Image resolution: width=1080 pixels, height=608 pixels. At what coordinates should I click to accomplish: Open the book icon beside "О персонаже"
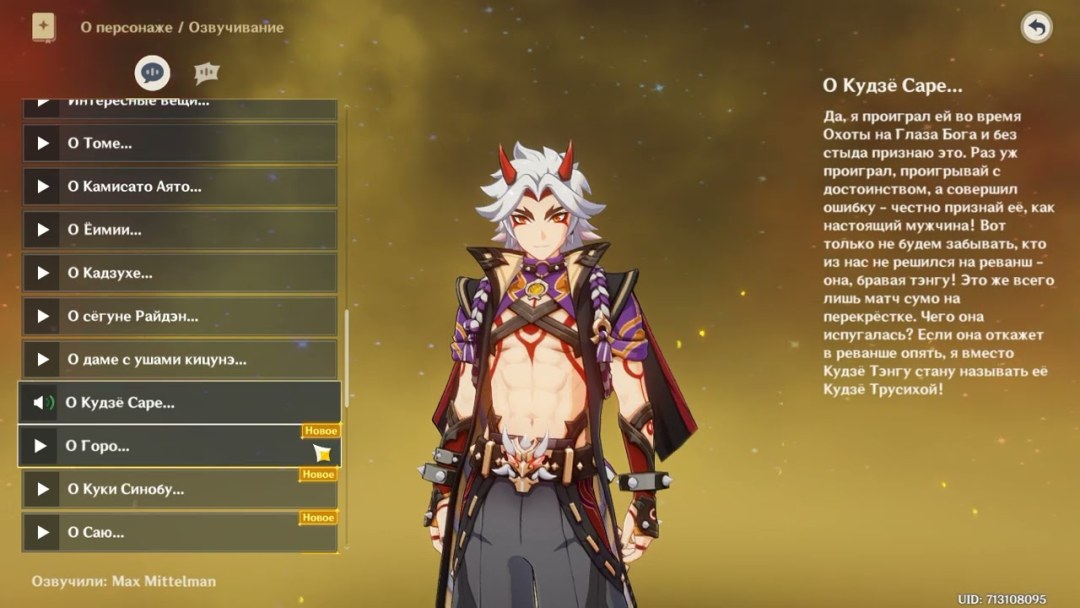[44, 27]
